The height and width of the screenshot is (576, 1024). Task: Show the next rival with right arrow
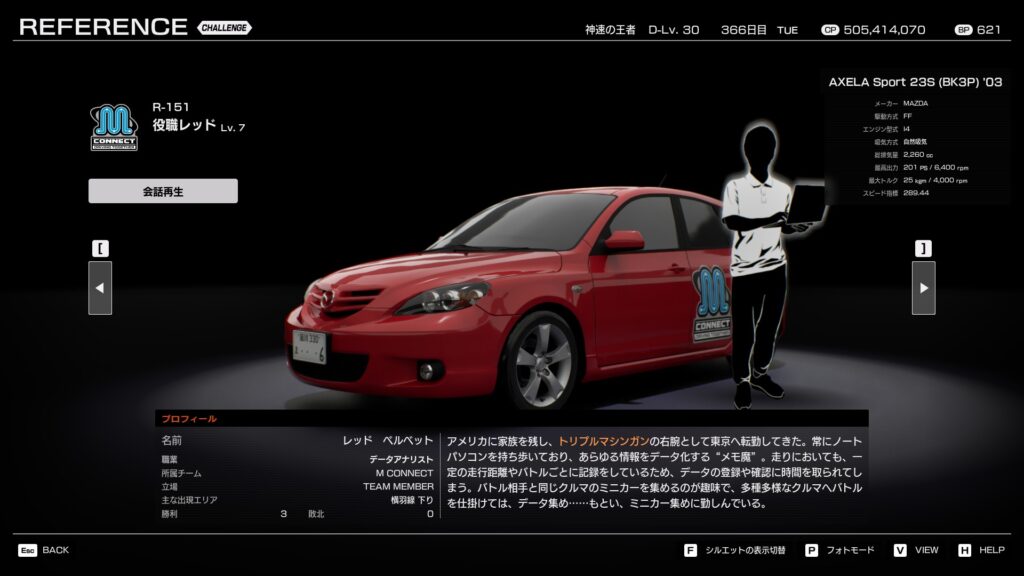click(x=923, y=288)
